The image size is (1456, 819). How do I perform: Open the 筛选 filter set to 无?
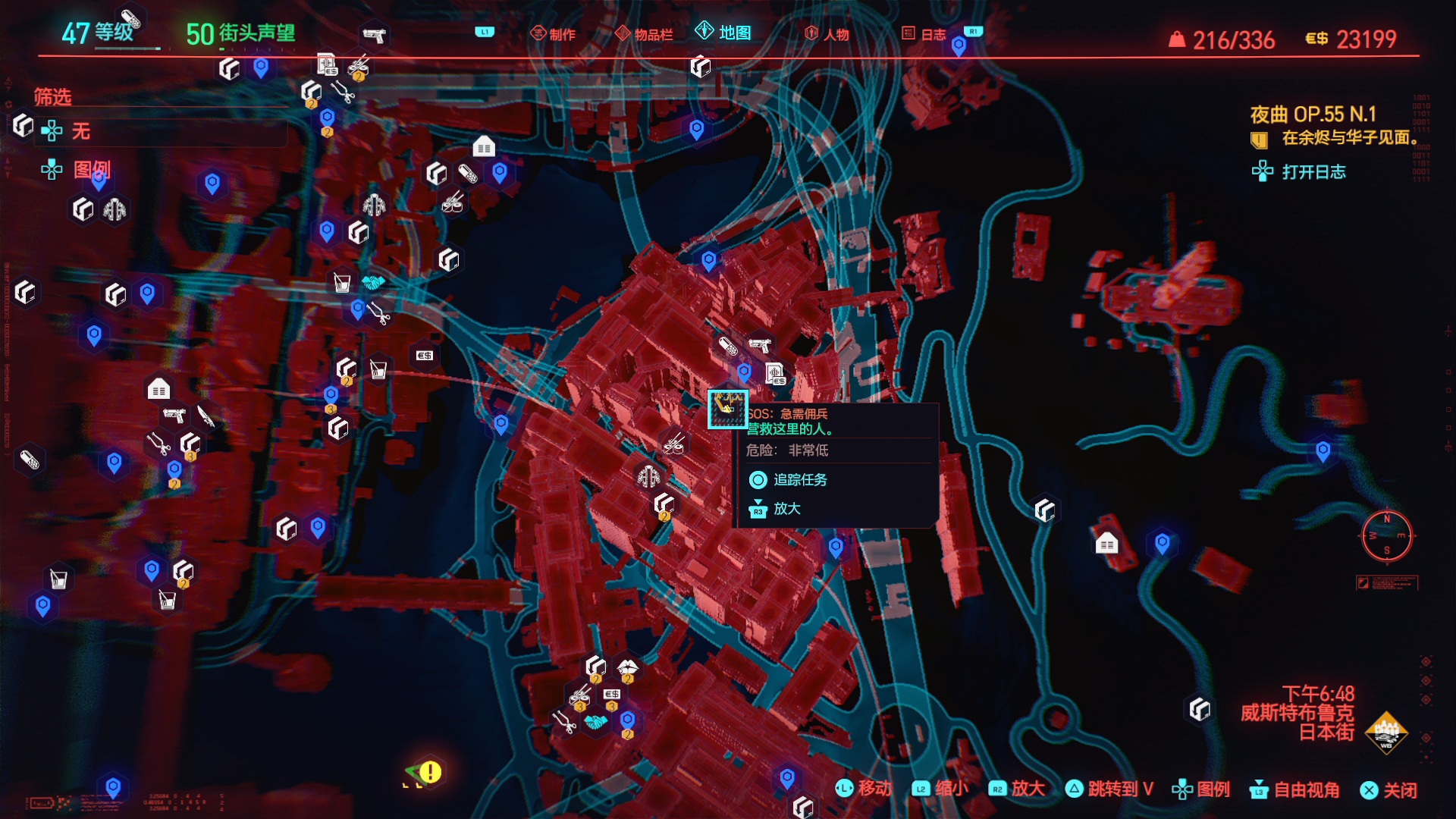tap(80, 132)
